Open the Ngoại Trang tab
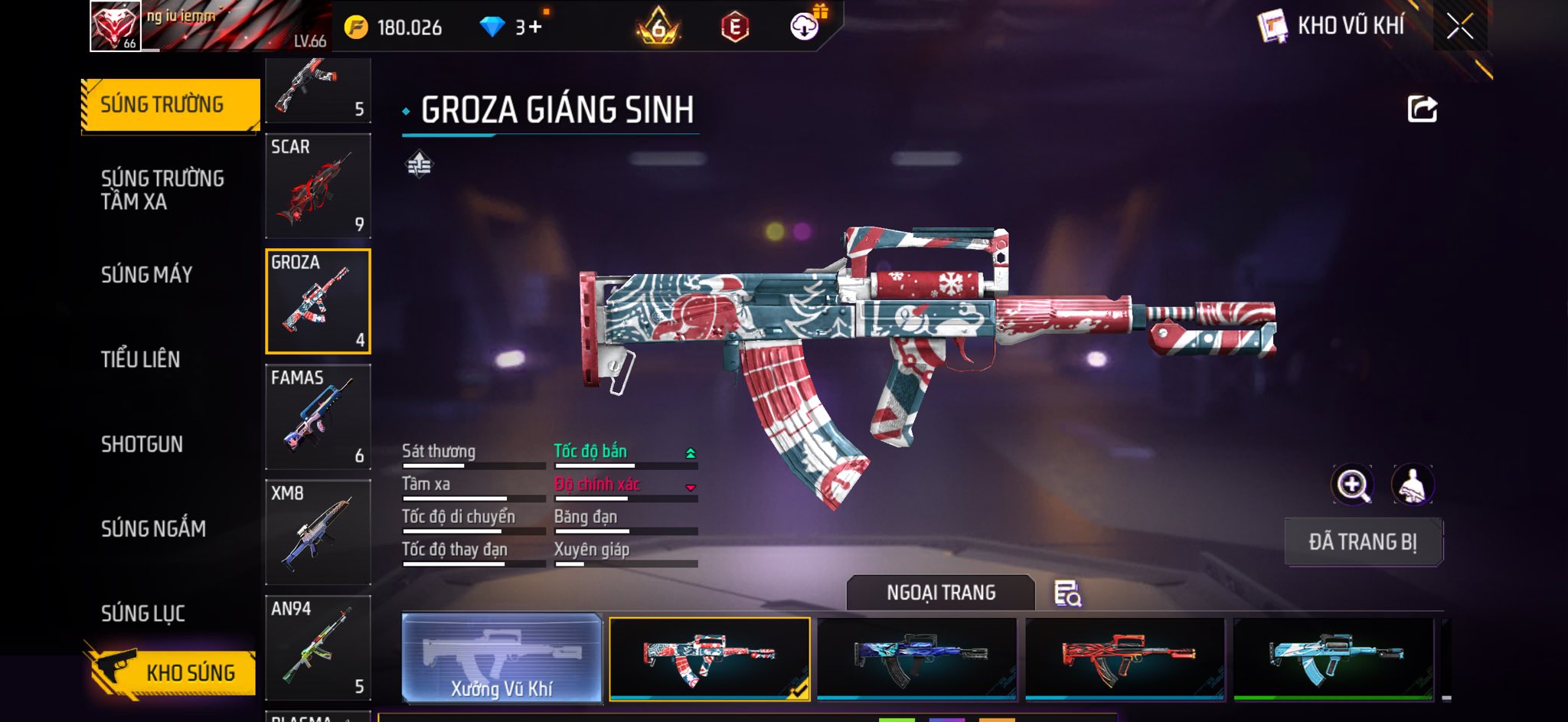Viewport: 1568px width, 722px height. tap(941, 593)
